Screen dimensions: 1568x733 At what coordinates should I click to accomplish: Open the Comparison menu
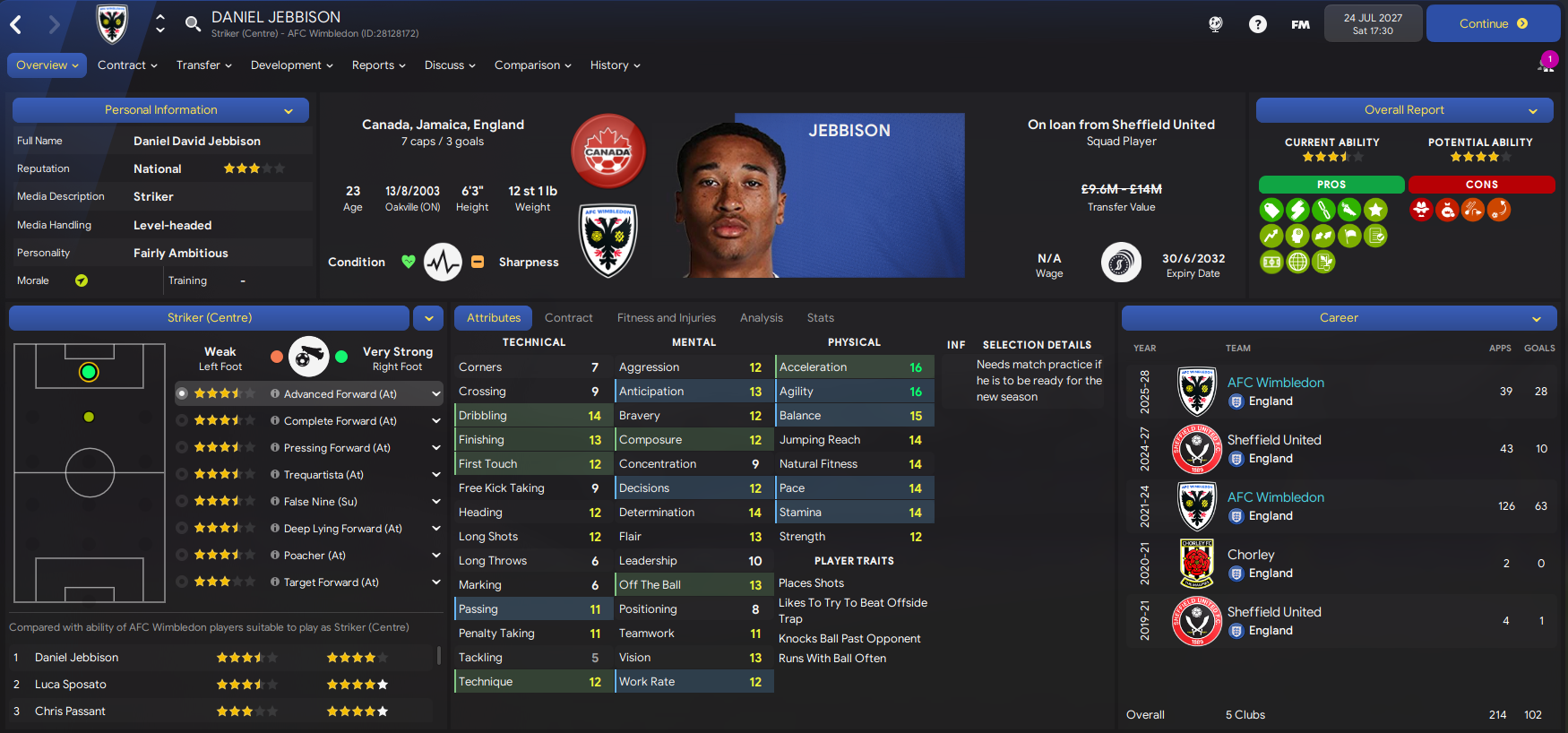pyautogui.click(x=532, y=65)
